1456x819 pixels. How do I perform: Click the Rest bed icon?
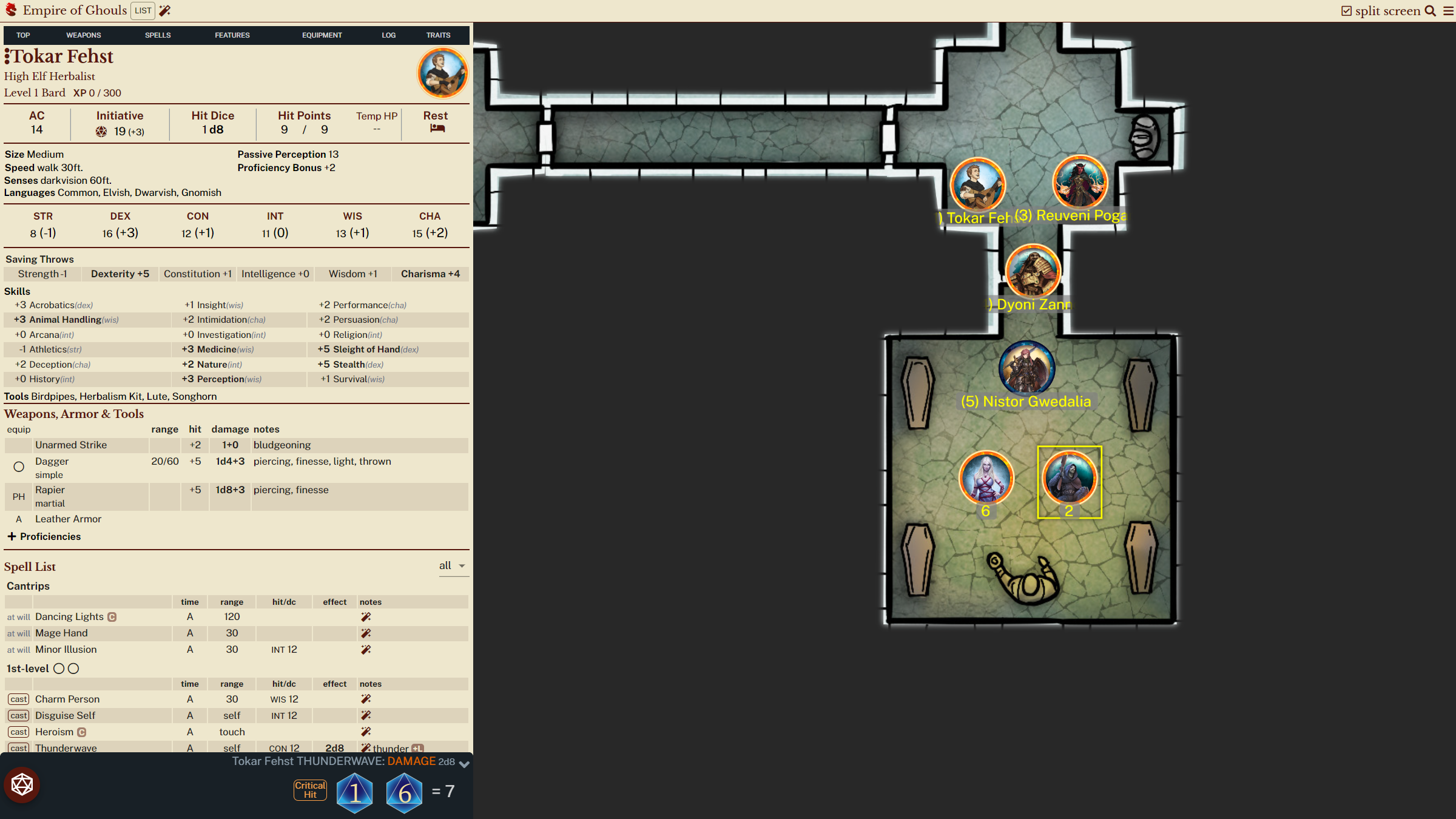[435, 130]
